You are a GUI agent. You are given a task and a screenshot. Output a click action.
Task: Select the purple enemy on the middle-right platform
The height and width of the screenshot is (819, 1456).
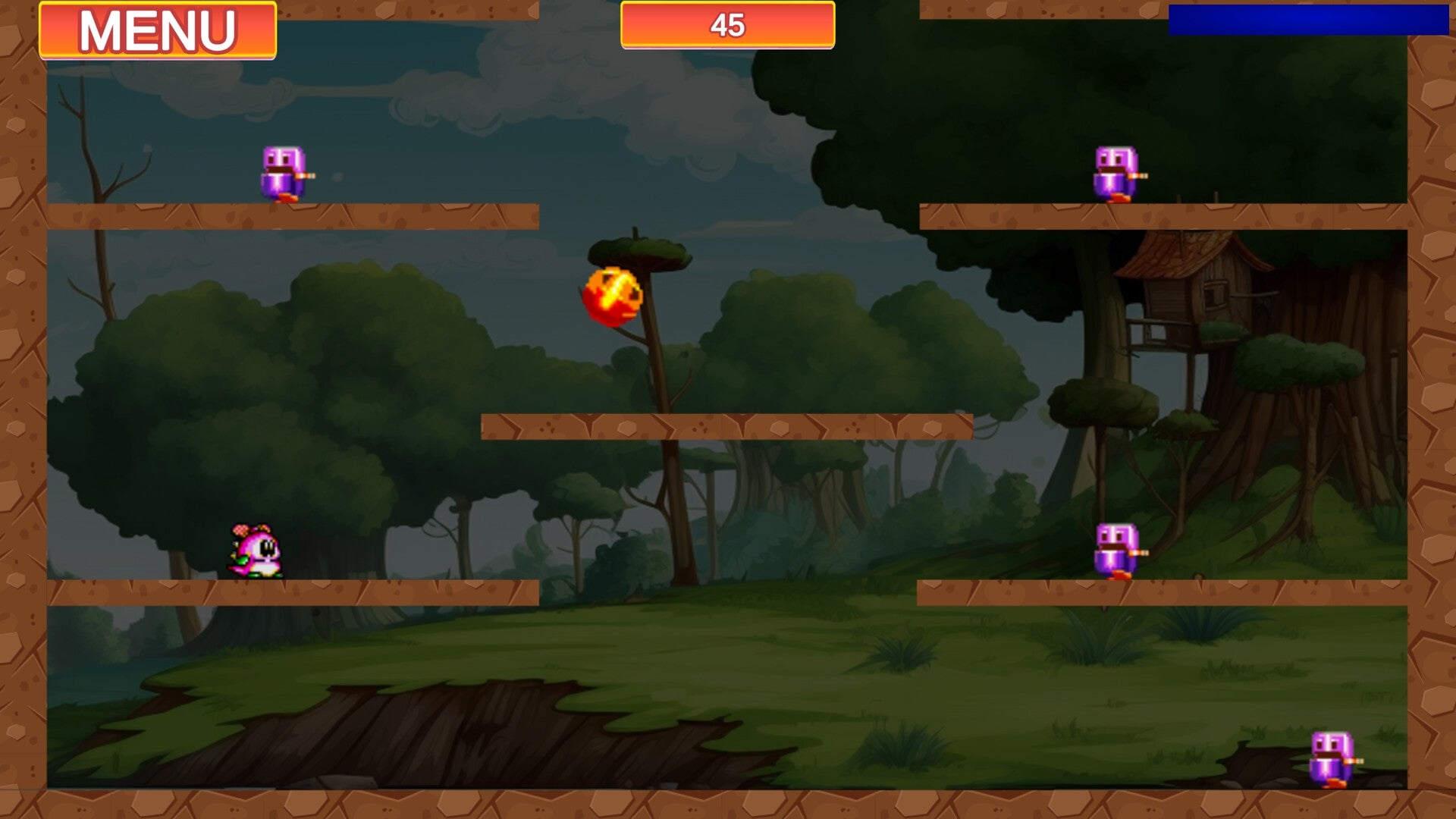coord(1115,550)
